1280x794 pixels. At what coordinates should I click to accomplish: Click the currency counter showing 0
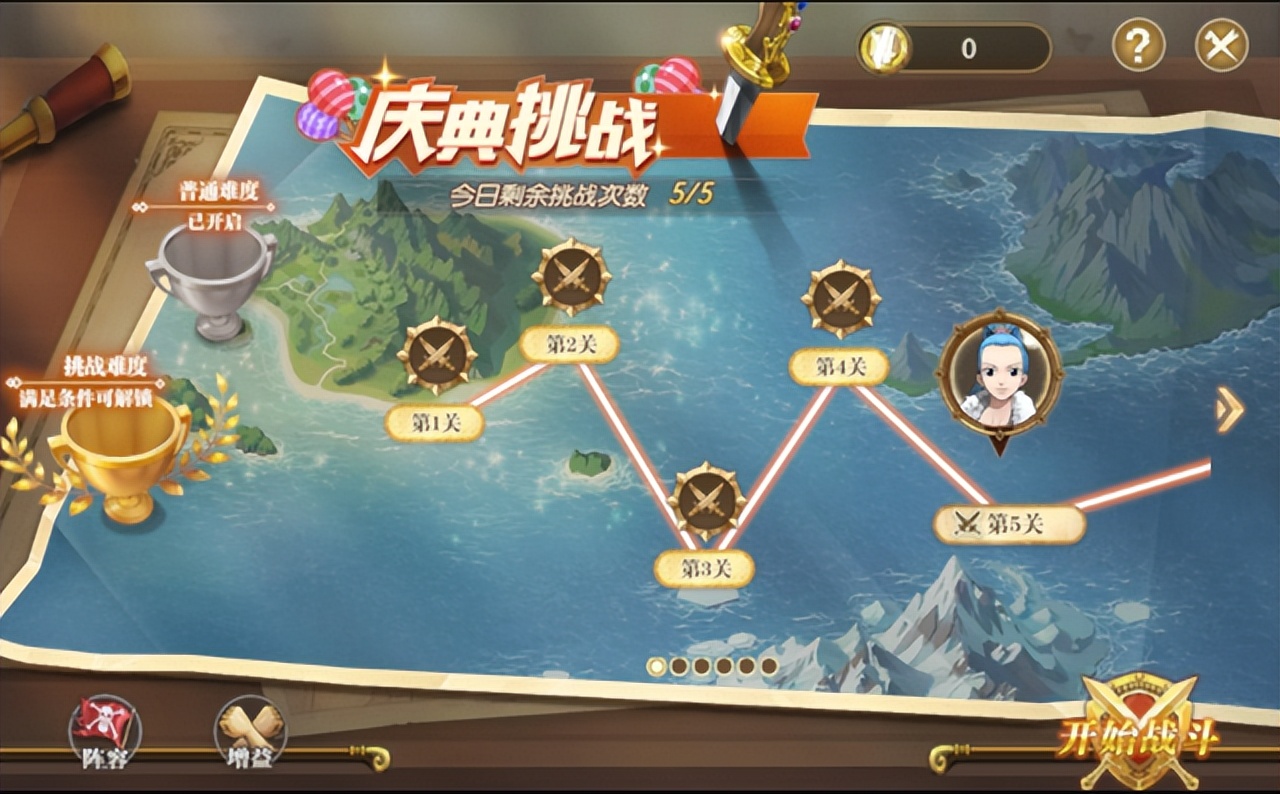[970, 45]
